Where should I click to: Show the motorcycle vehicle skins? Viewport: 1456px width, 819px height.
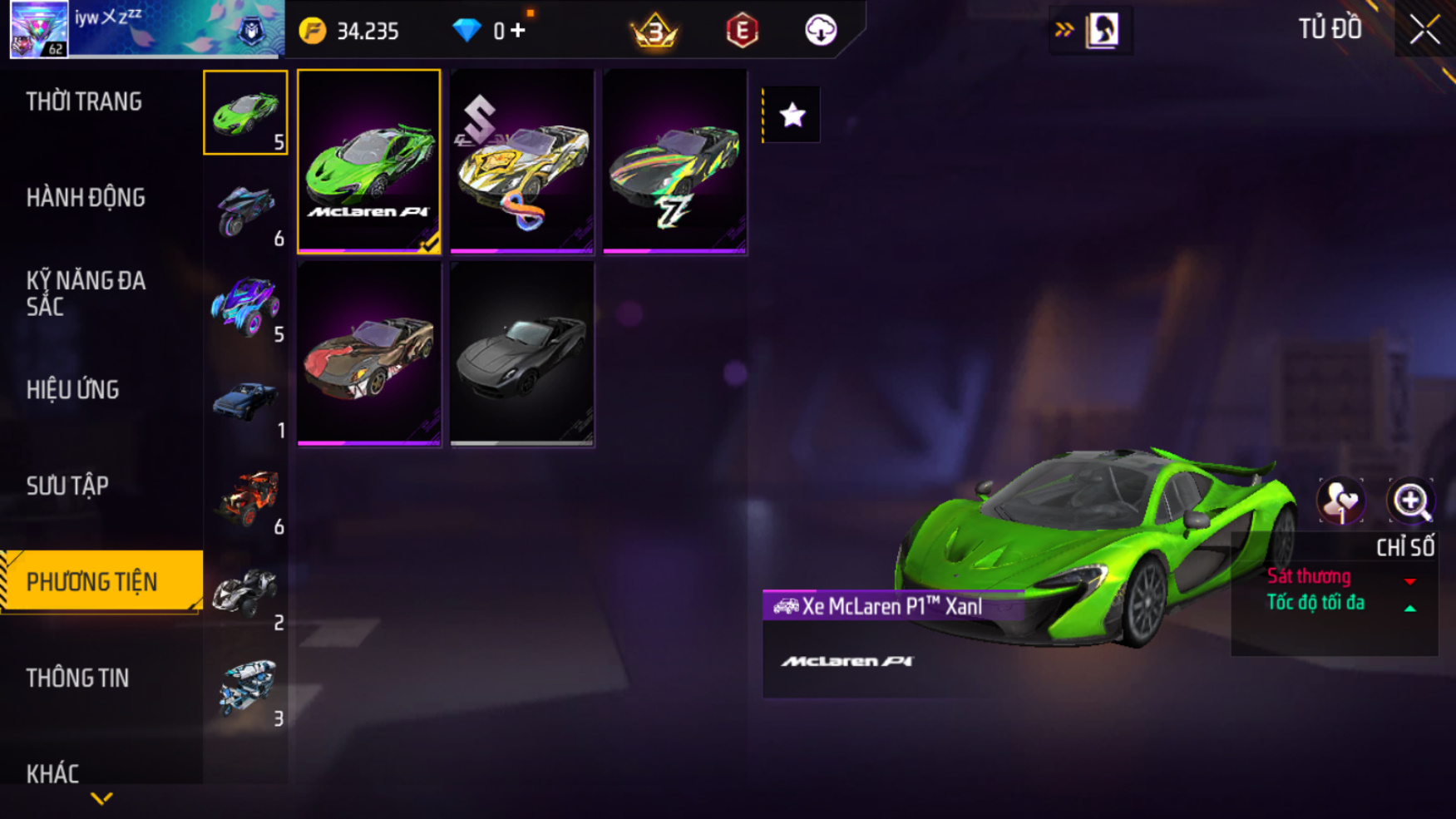245,209
